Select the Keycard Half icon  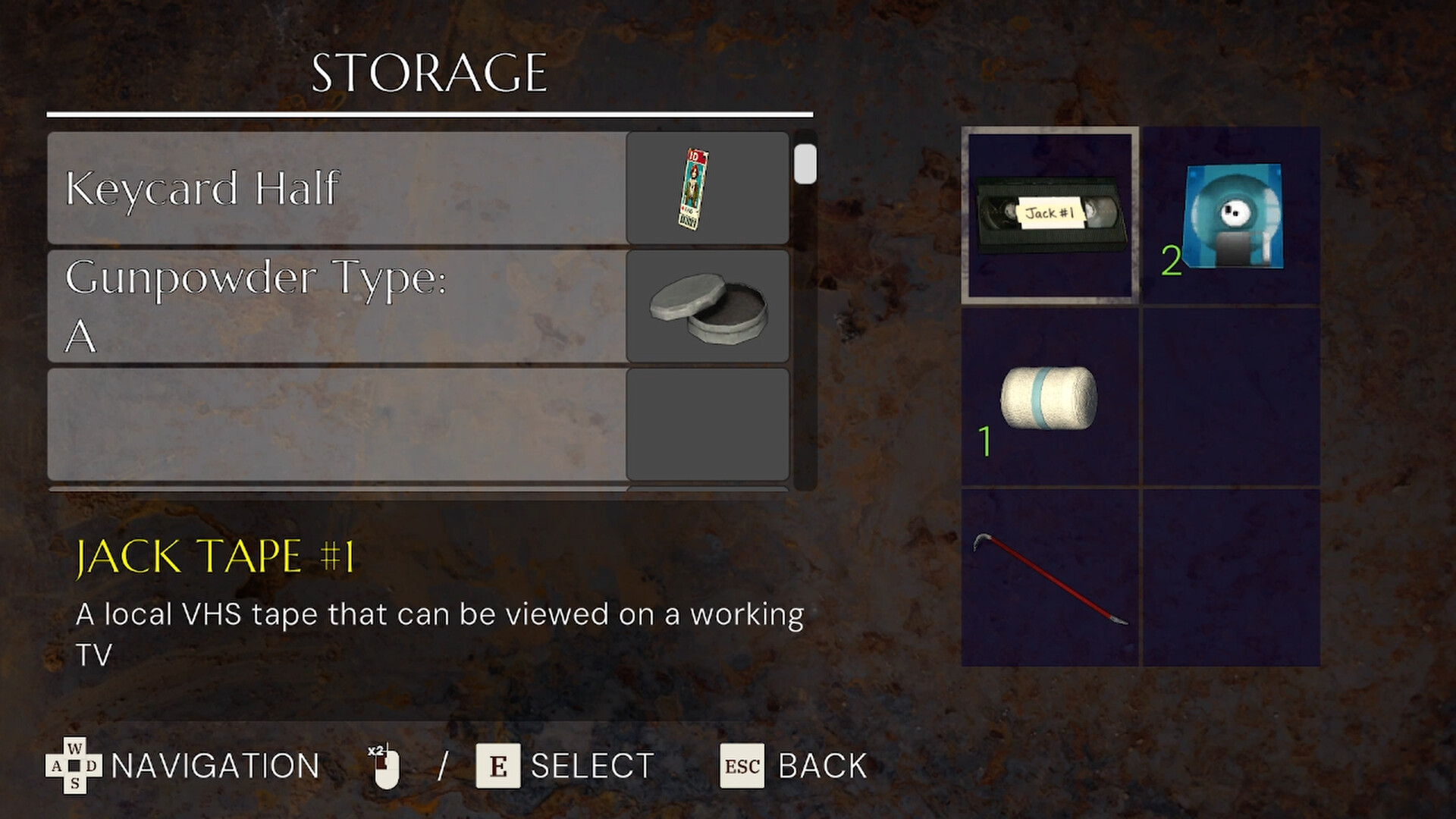click(x=691, y=190)
